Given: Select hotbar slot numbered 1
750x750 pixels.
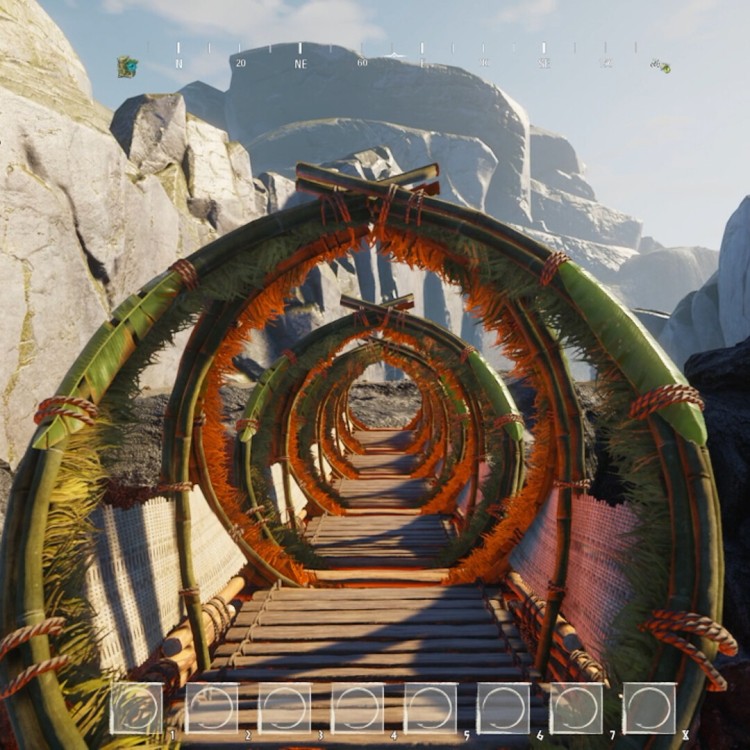Looking at the screenshot, I should point(136,708).
